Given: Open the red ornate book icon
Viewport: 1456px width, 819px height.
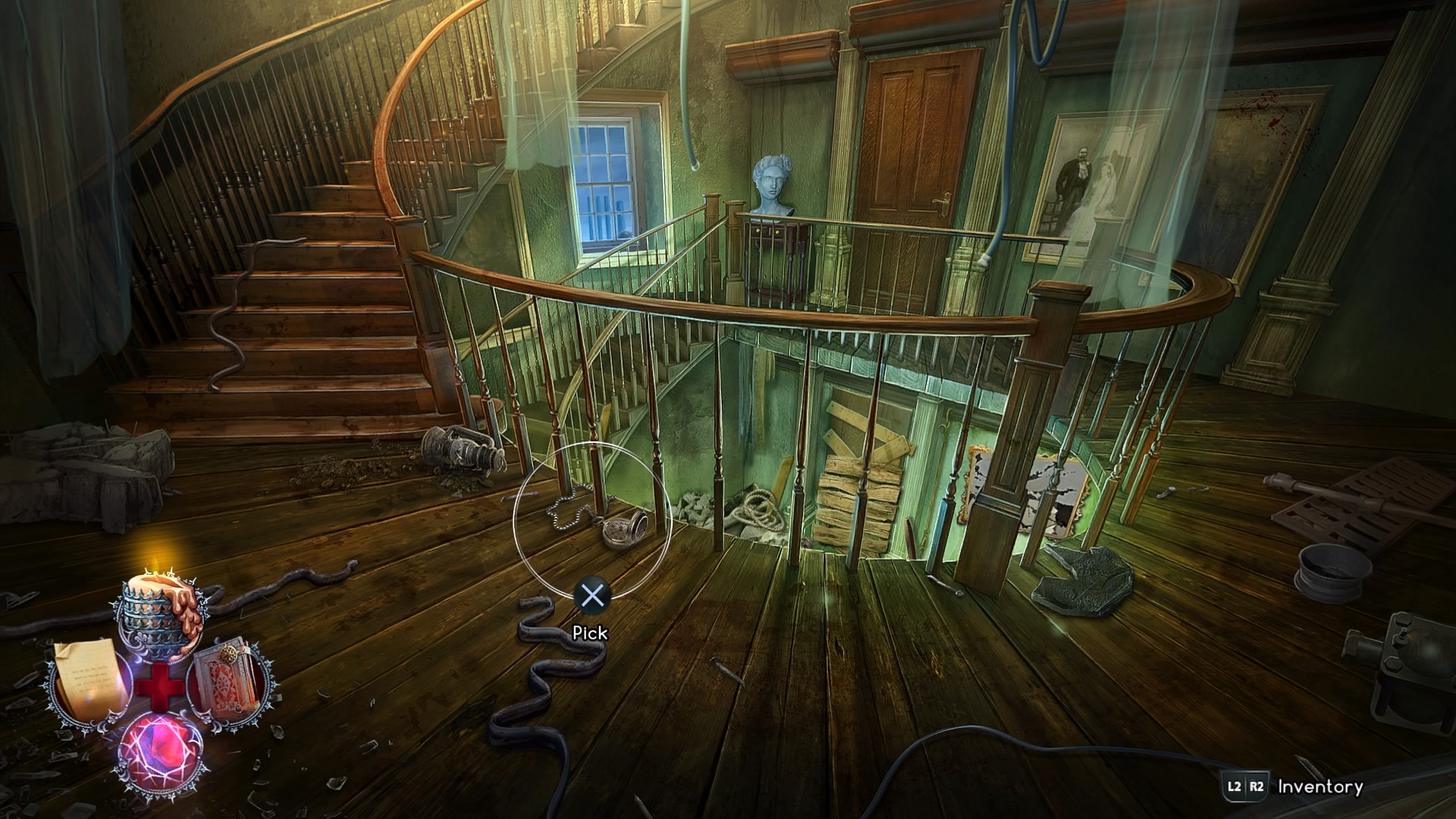Looking at the screenshot, I should click(x=228, y=679).
